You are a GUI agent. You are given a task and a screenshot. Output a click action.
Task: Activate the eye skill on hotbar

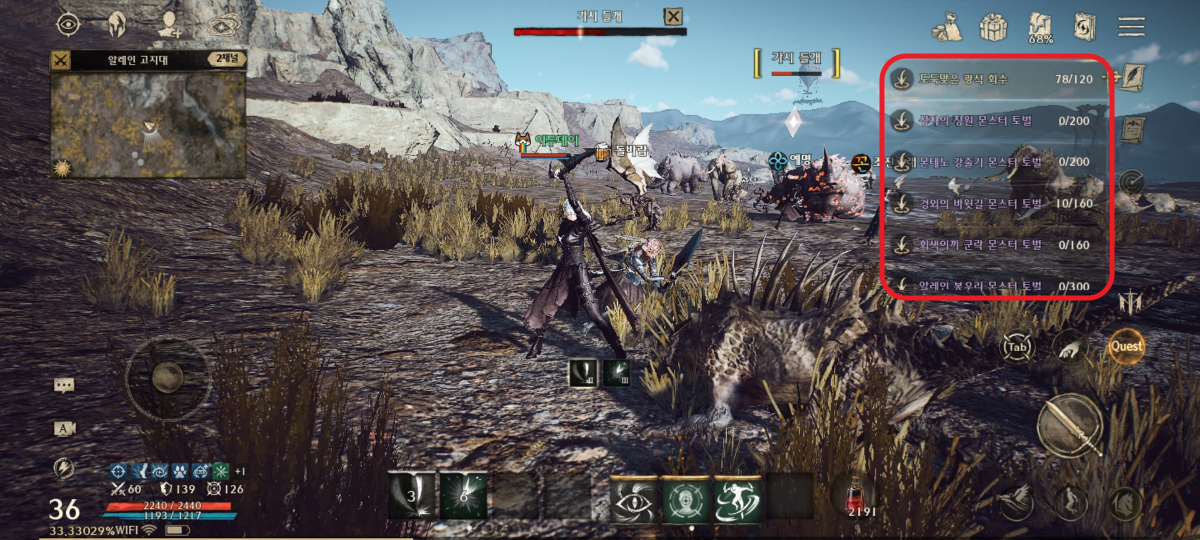(634, 497)
